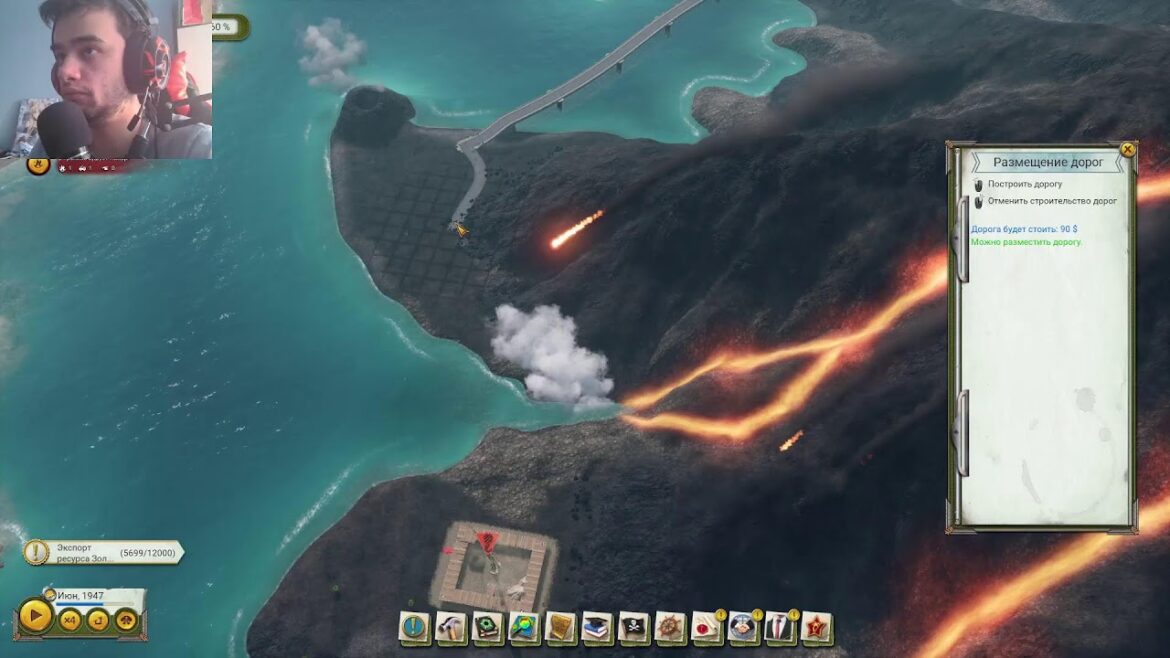This screenshot has height=658, width=1170.
Task: Show the map overlays menu
Action: click(x=524, y=628)
